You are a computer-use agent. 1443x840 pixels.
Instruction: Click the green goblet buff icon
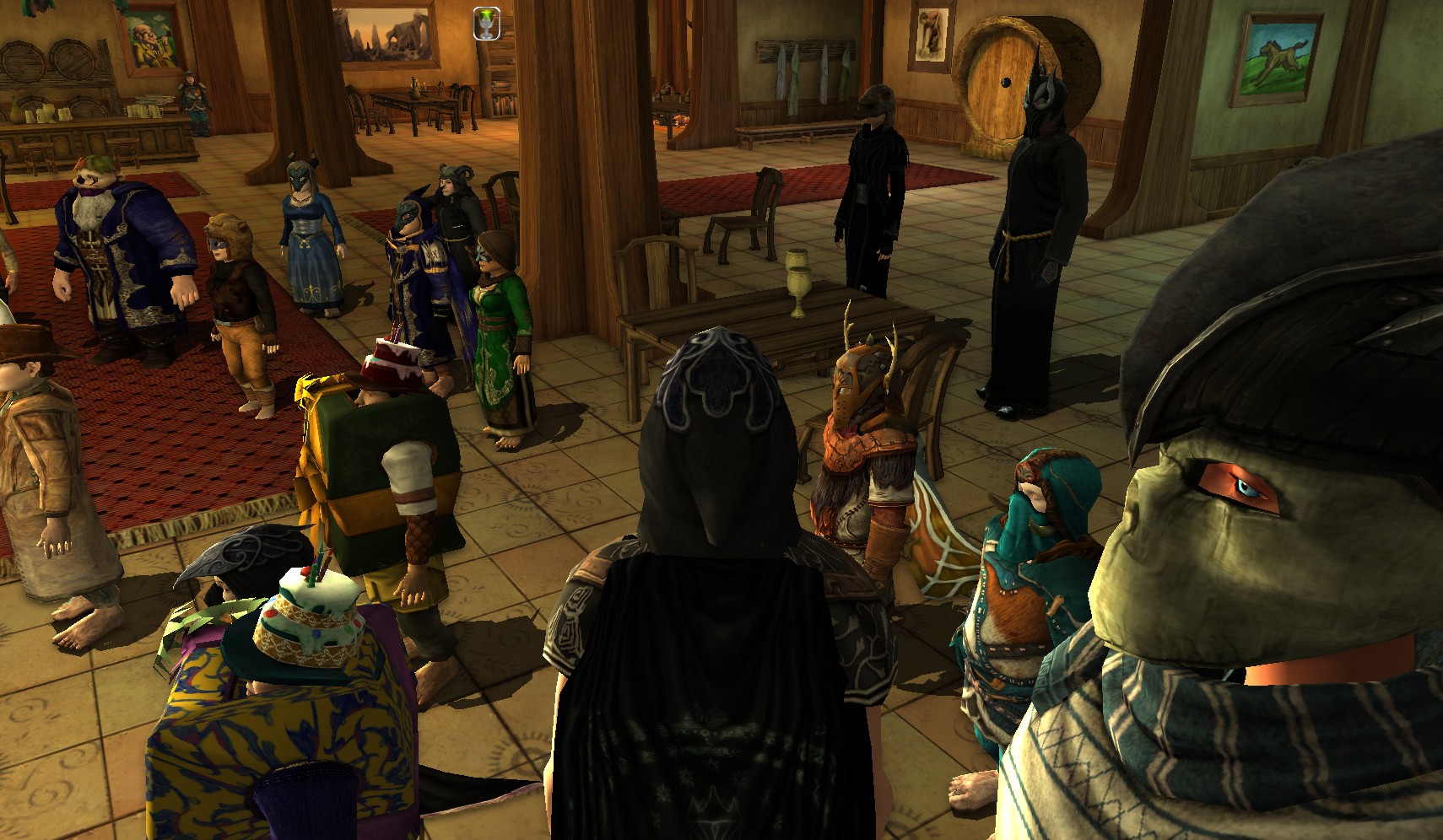(486, 23)
